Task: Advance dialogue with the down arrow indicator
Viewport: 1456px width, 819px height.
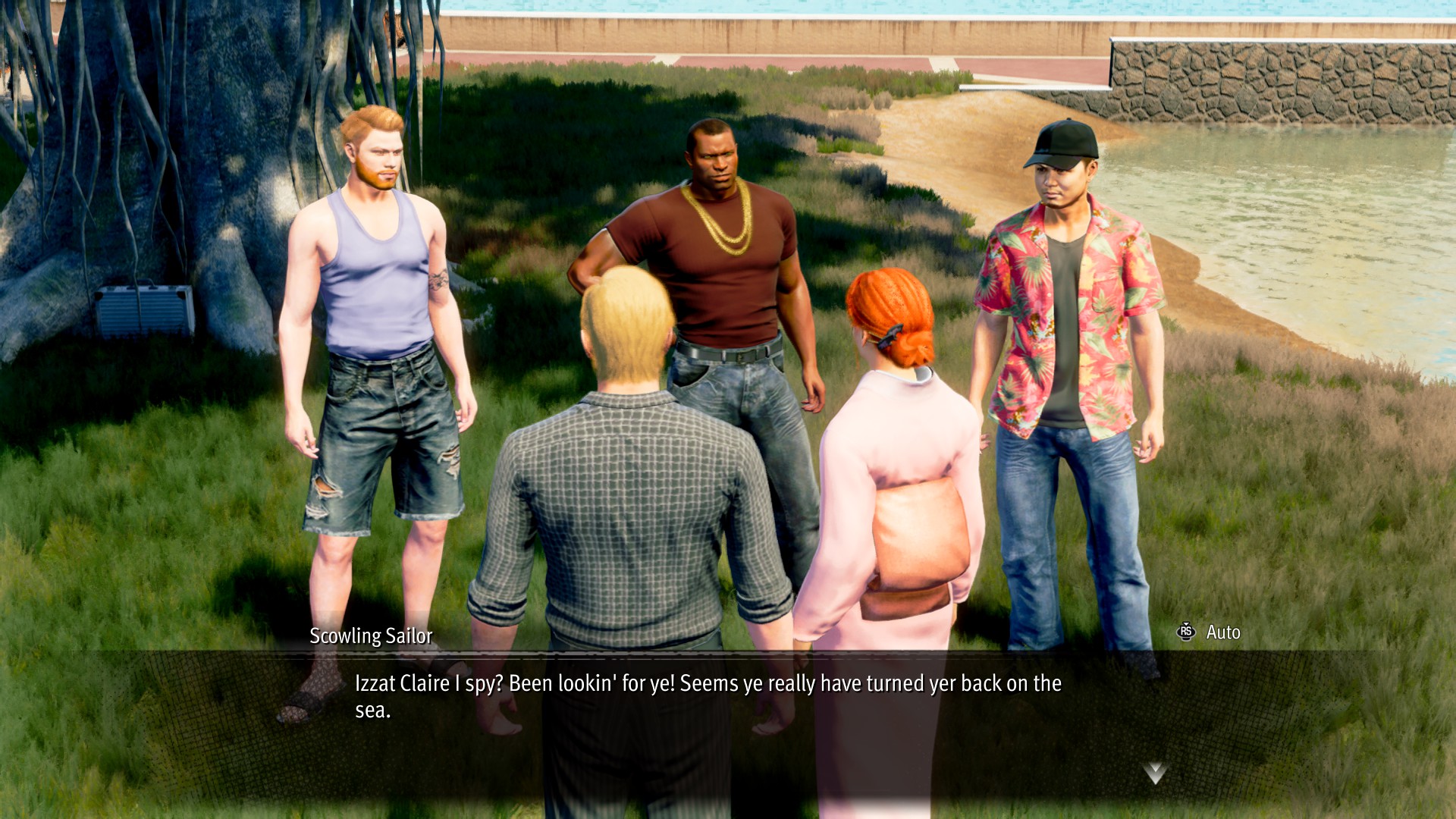Action: tap(1154, 773)
